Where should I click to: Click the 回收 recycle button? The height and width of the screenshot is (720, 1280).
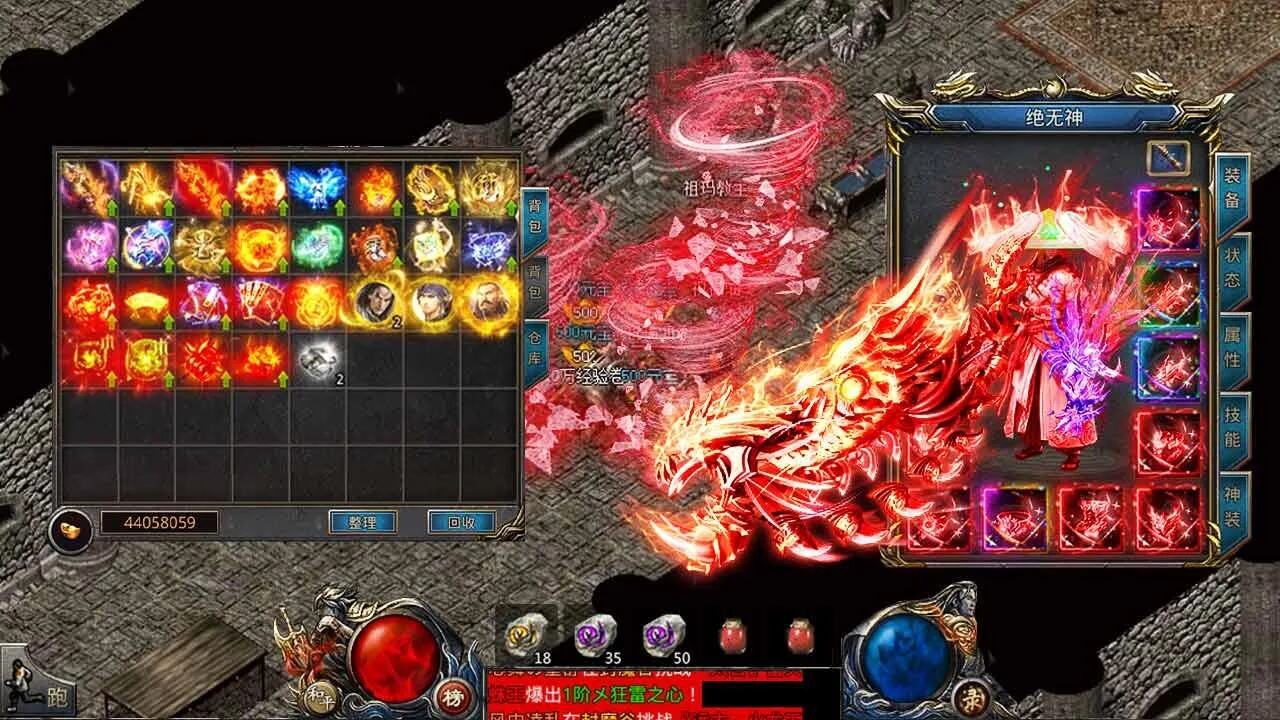462,522
